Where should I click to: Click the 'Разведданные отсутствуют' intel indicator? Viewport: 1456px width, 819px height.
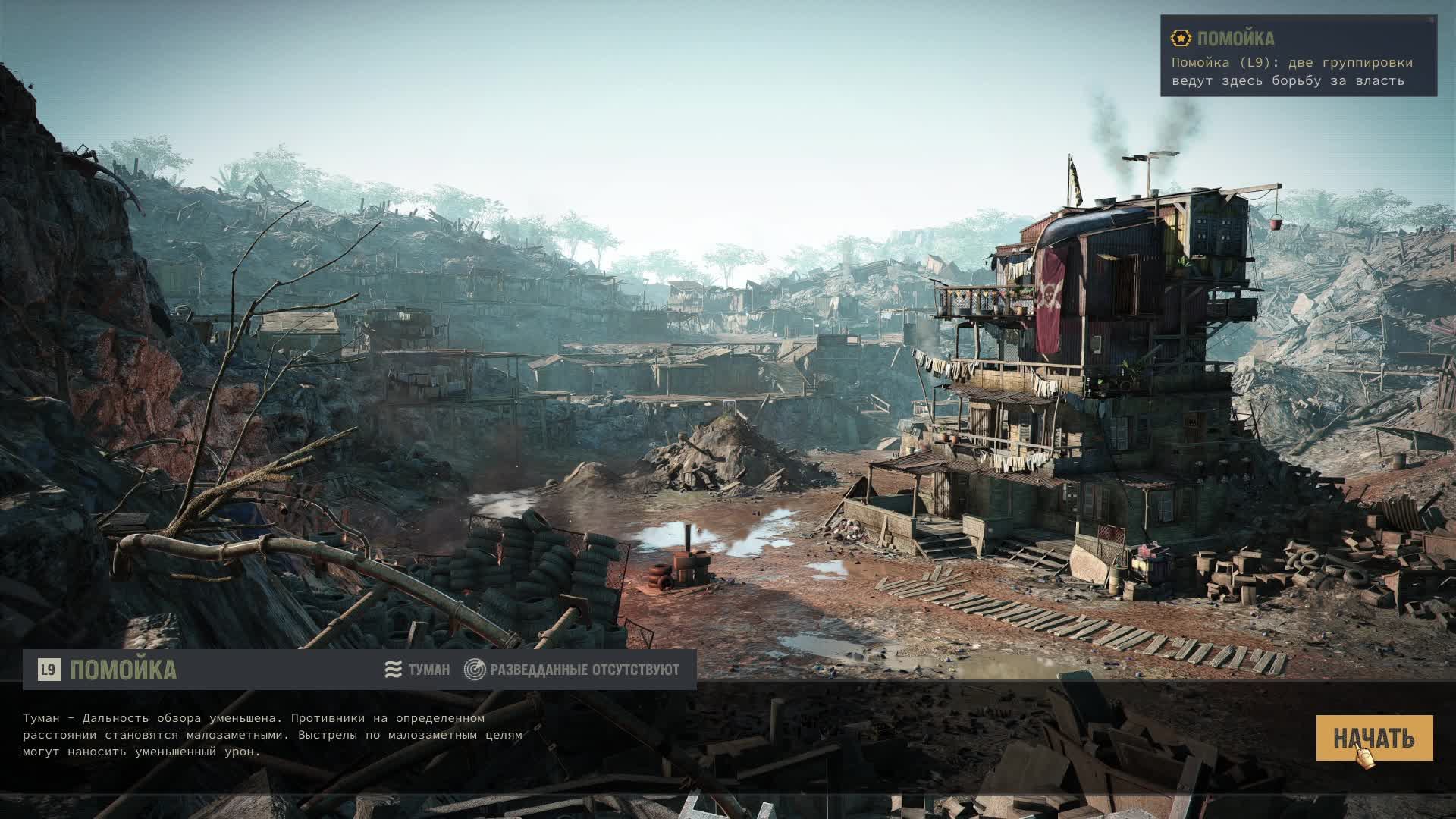(x=573, y=670)
